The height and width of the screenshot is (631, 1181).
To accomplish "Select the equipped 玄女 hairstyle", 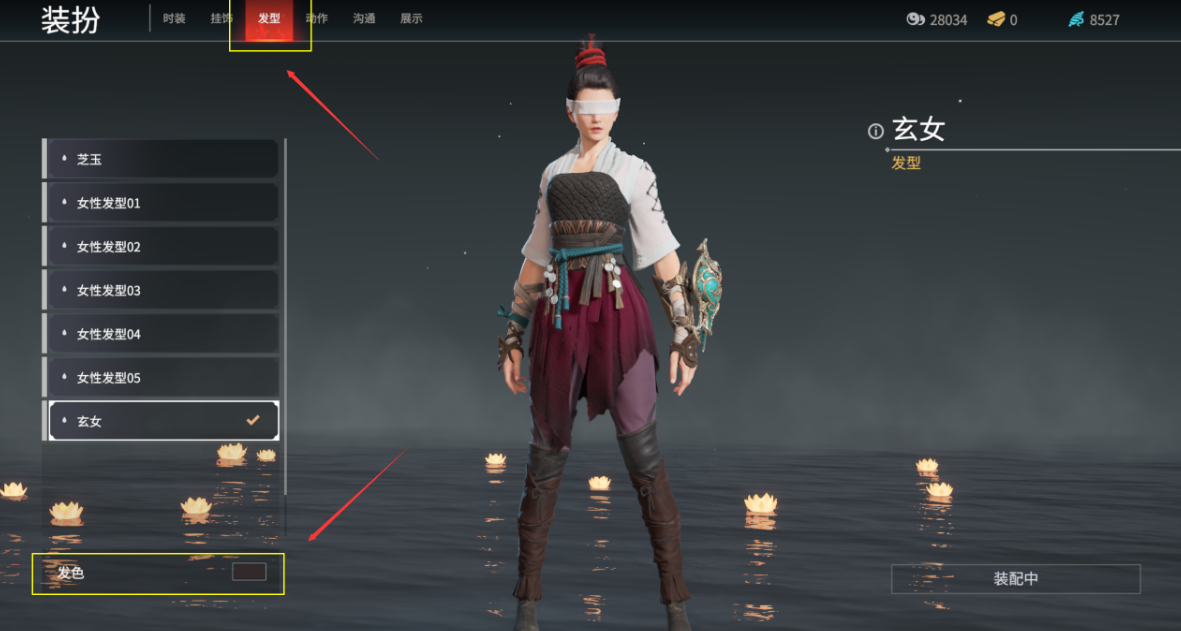I will 162,421.
